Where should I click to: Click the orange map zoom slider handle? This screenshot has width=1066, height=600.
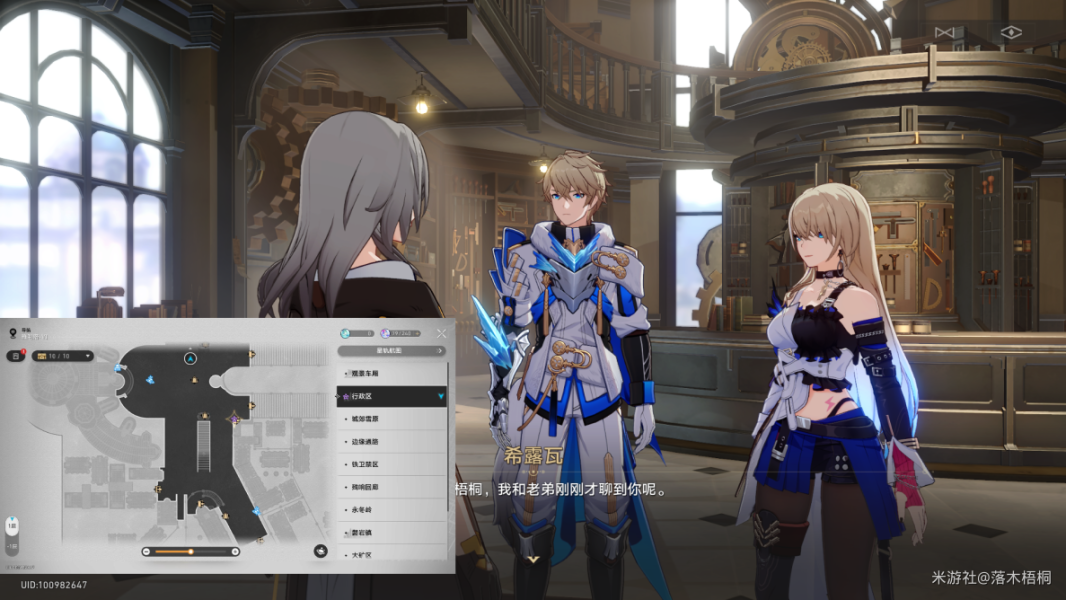tap(190, 551)
